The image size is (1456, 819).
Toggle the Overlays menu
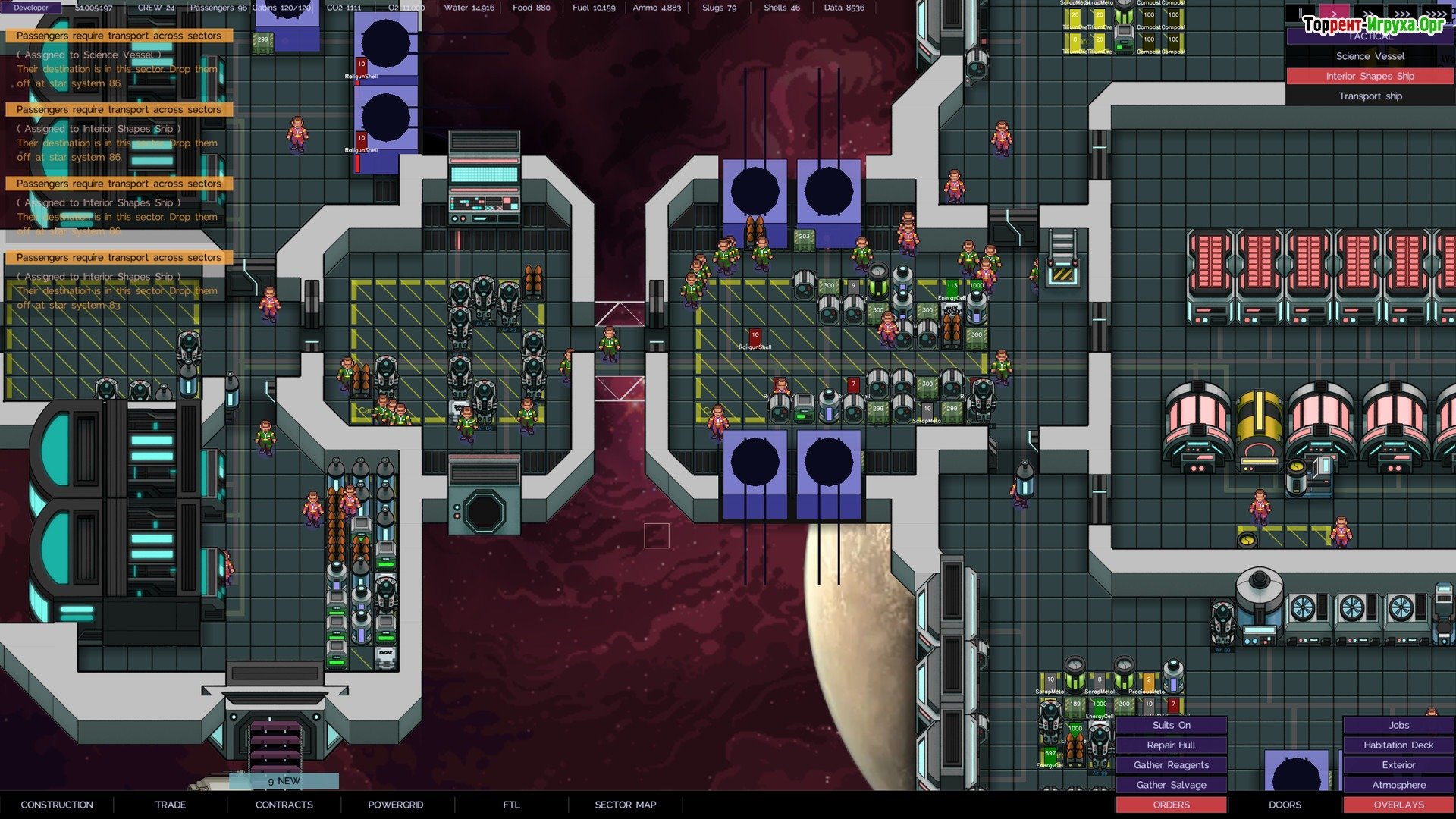coord(1398,805)
